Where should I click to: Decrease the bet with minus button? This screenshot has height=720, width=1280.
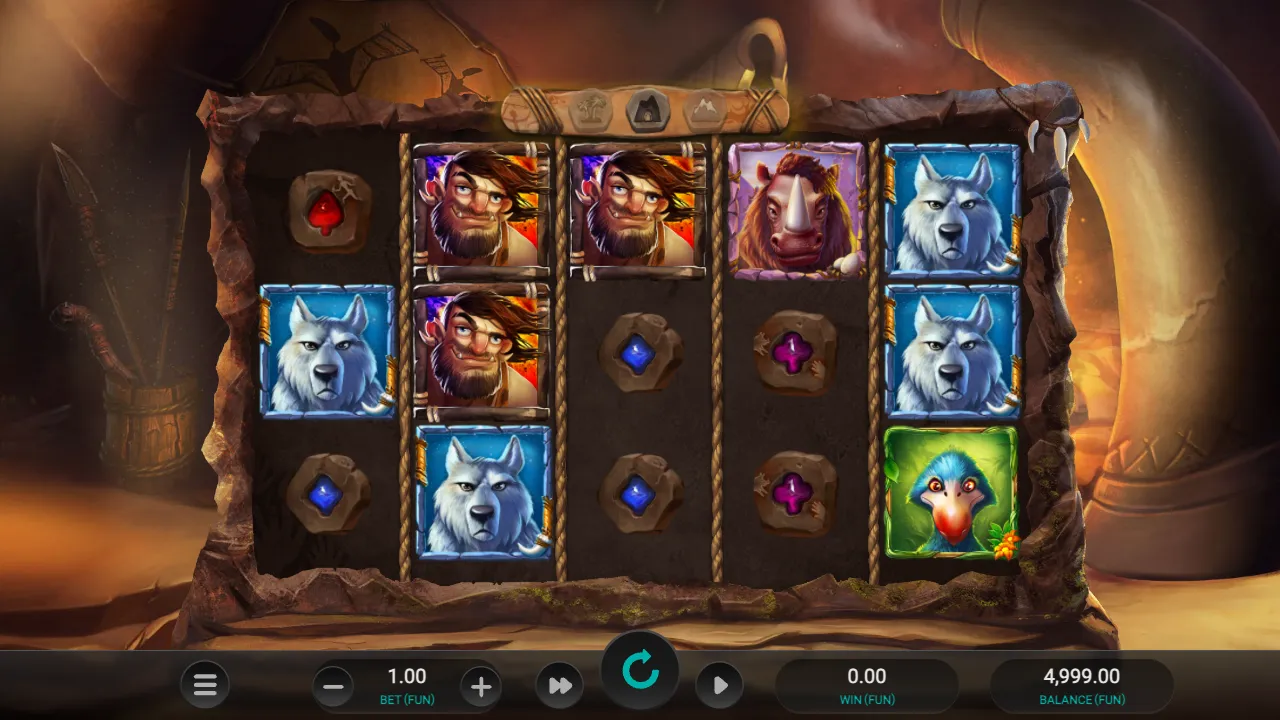[x=334, y=687]
